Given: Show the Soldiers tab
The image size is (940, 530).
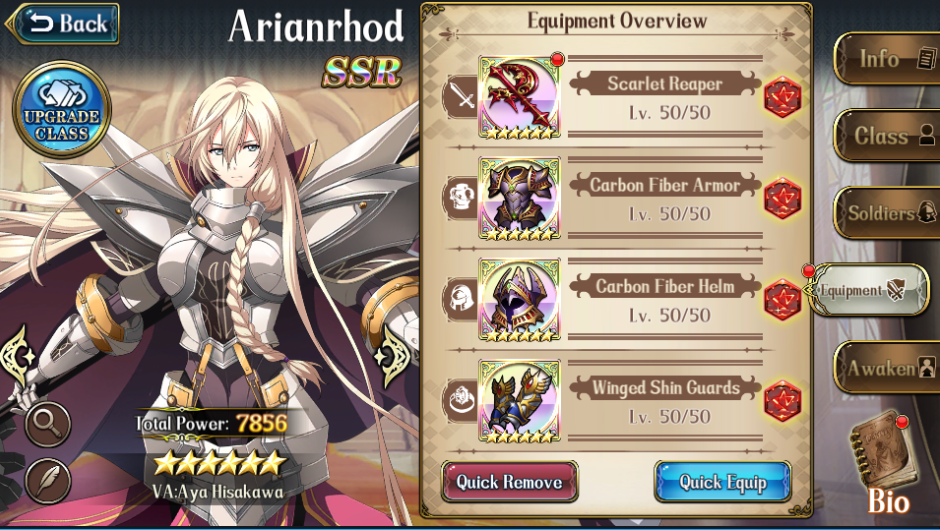Looking at the screenshot, I should (x=884, y=213).
